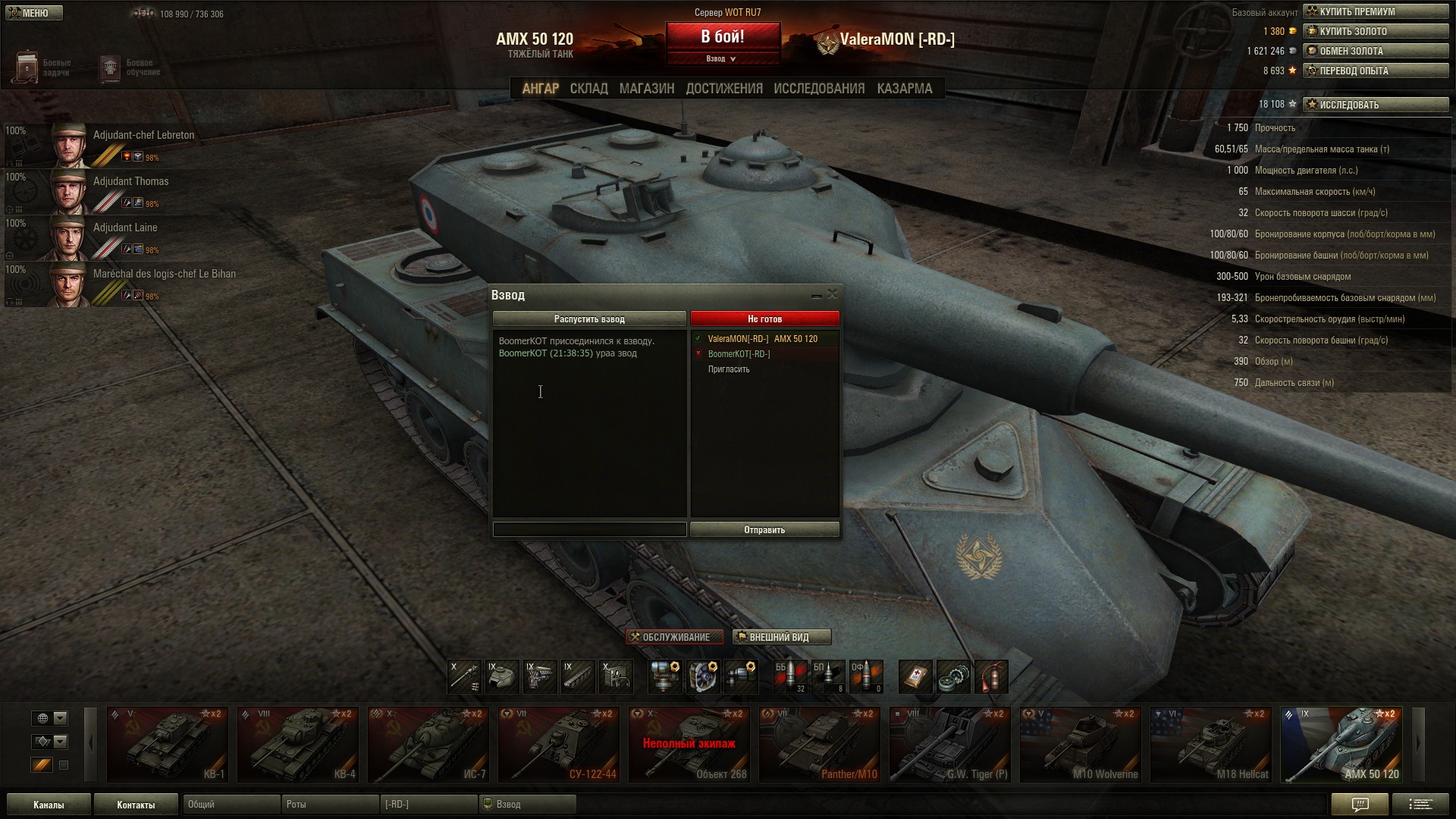Close the Взвод platoon window

832,294
